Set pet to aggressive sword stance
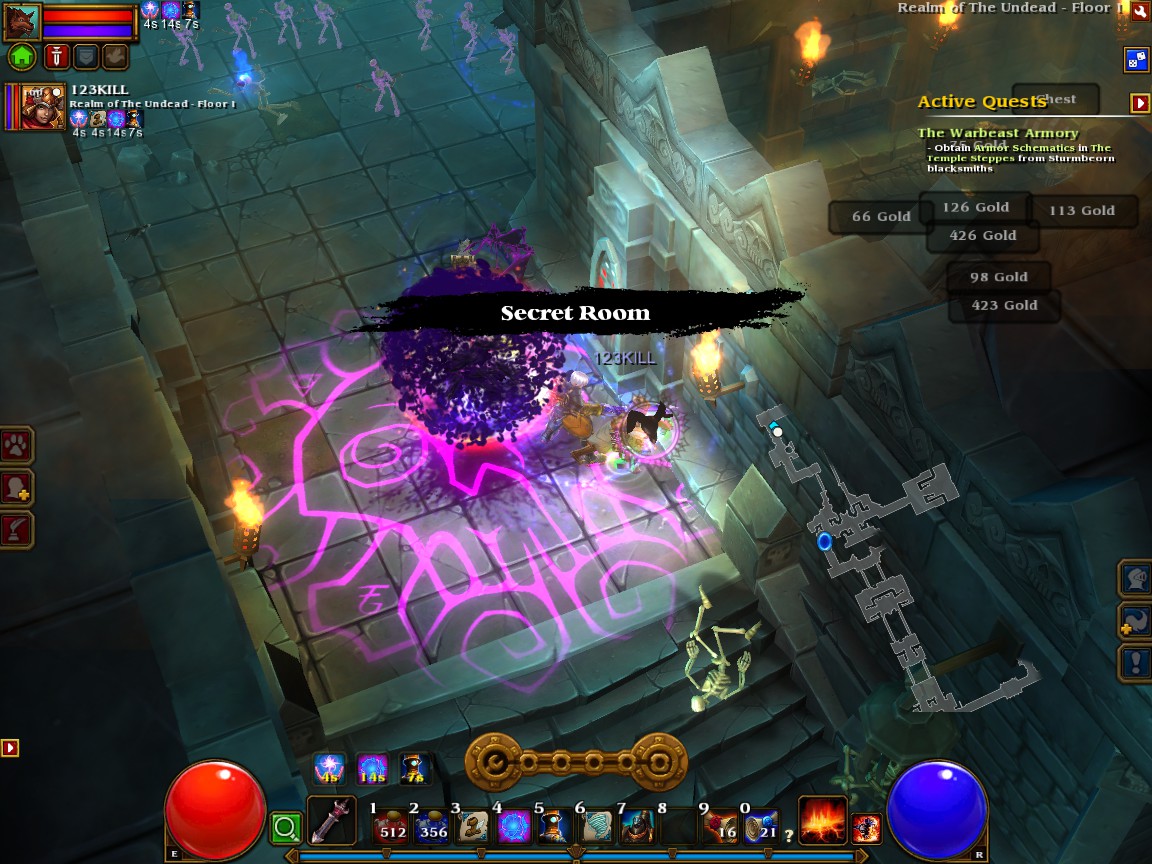This screenshot has height=864, width=1152. click(55, 56)
